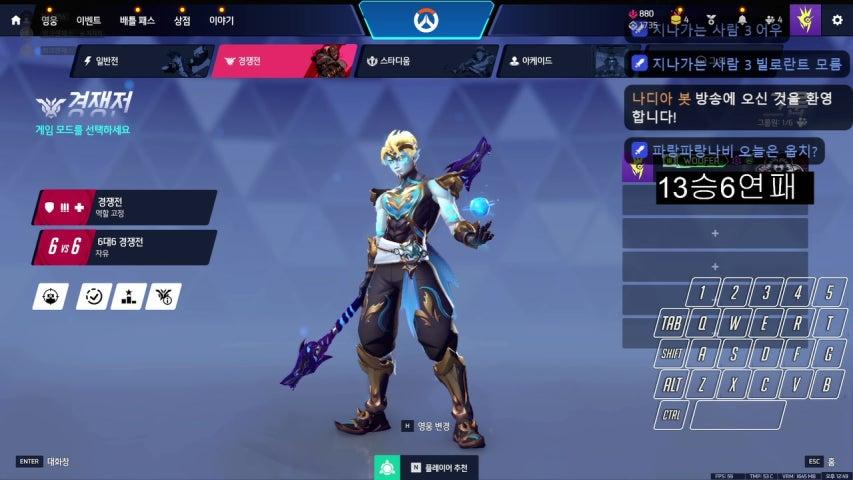Show the podium leaderboard icon
Screen dimensions: 853x480
pyautogui.click(x=128, y=296)
